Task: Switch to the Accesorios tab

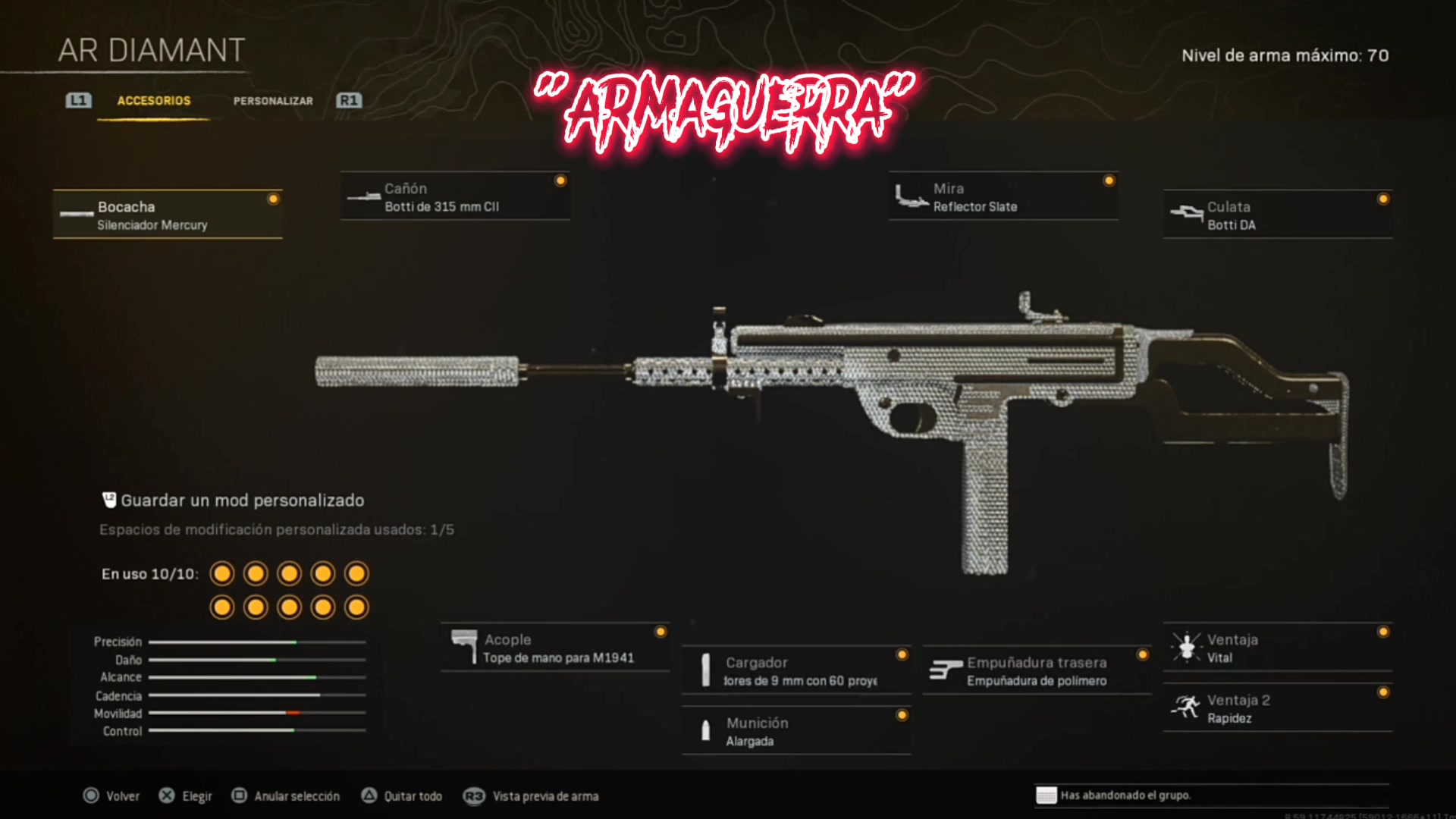Action: click(x=154, y=101)
